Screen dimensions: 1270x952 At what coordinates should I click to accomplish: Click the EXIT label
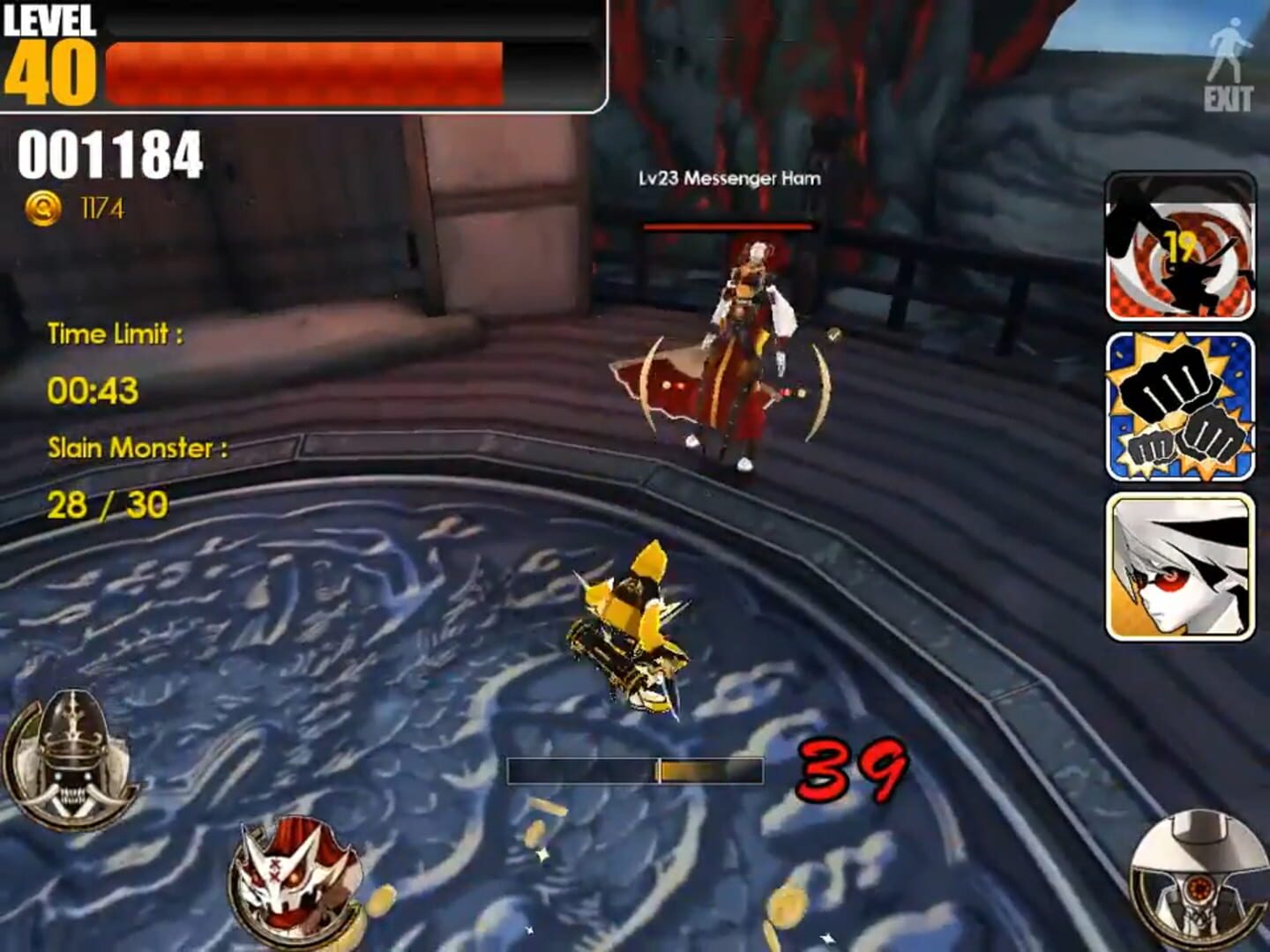(1228, 99)
